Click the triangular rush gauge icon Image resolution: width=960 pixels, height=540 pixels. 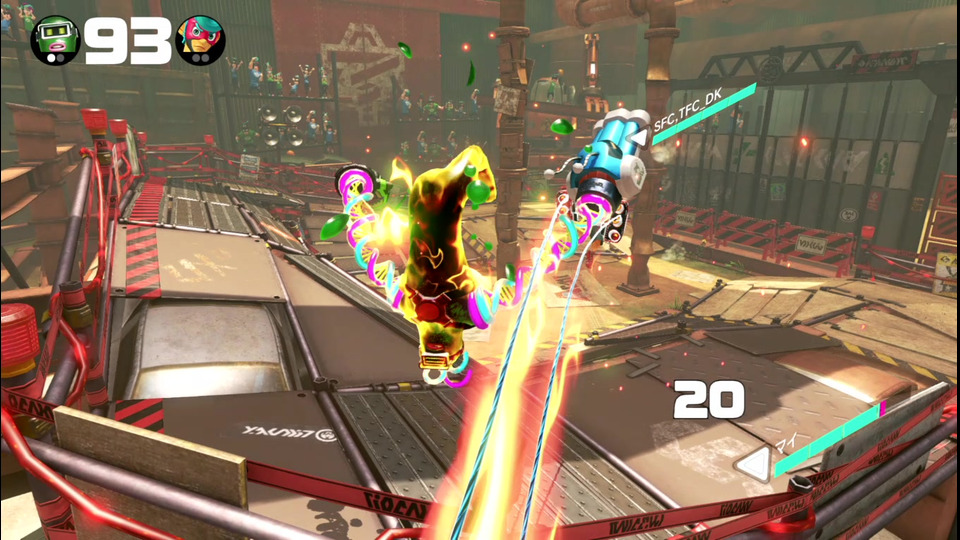coord(754,464)
